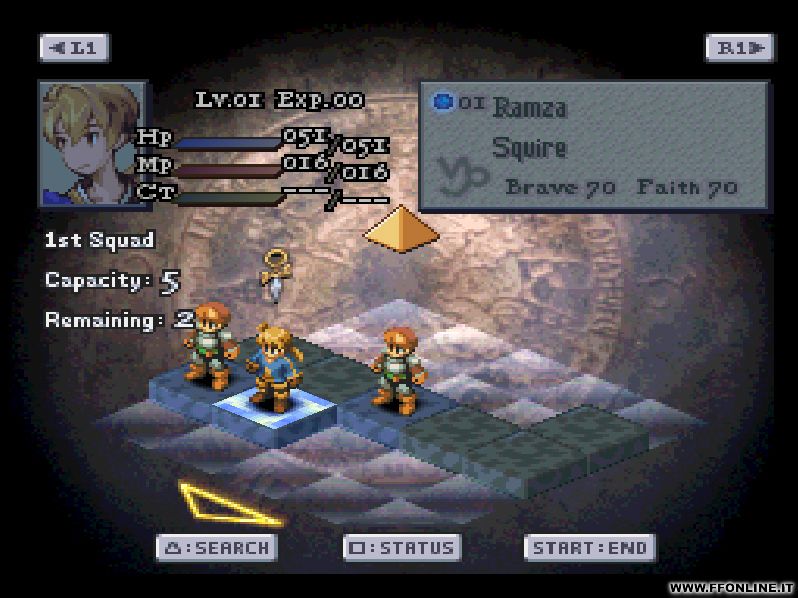Select Ramza on the highlighted blue tile

271,365
